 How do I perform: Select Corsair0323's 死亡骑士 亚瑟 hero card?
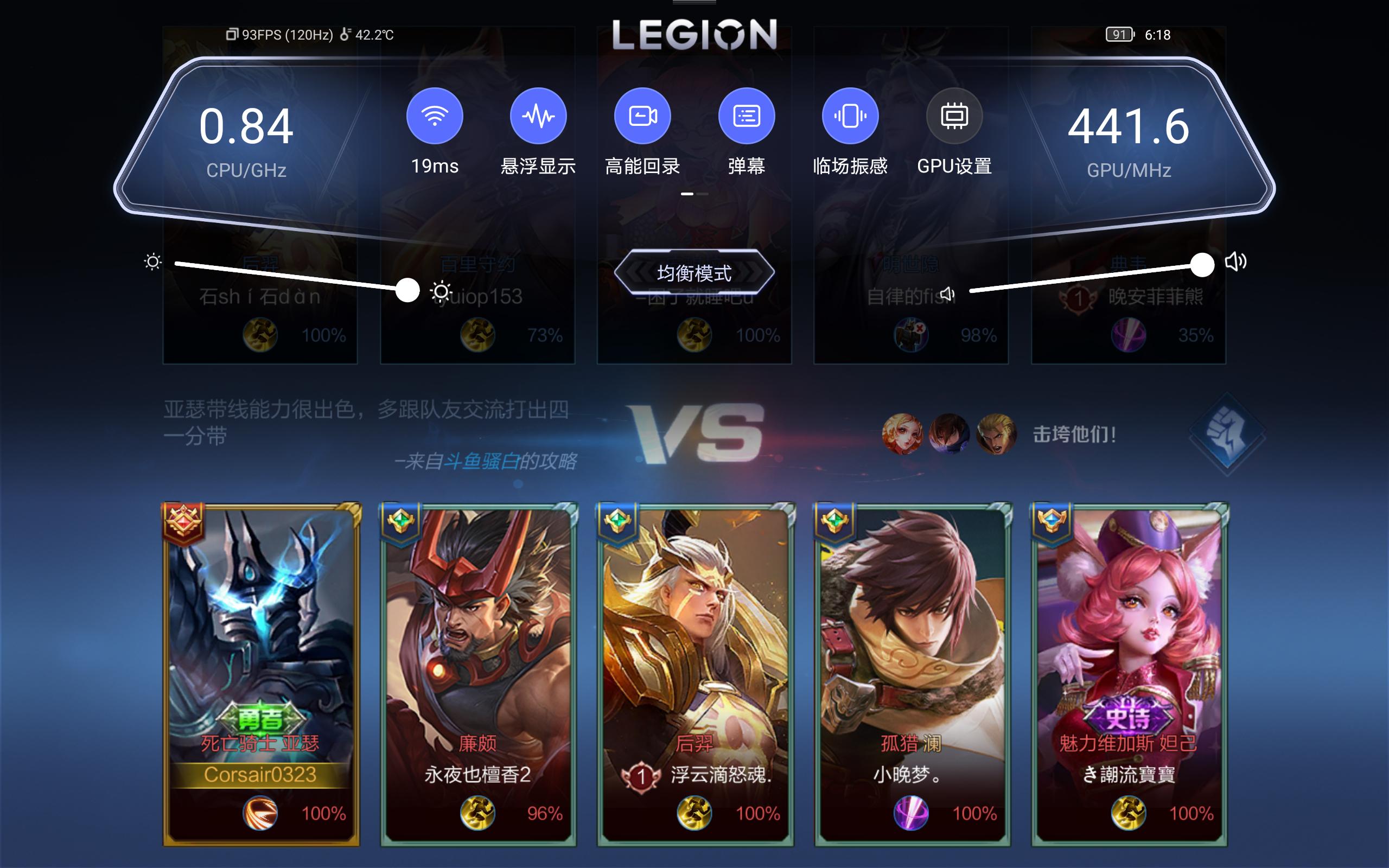tap(260, 673)
